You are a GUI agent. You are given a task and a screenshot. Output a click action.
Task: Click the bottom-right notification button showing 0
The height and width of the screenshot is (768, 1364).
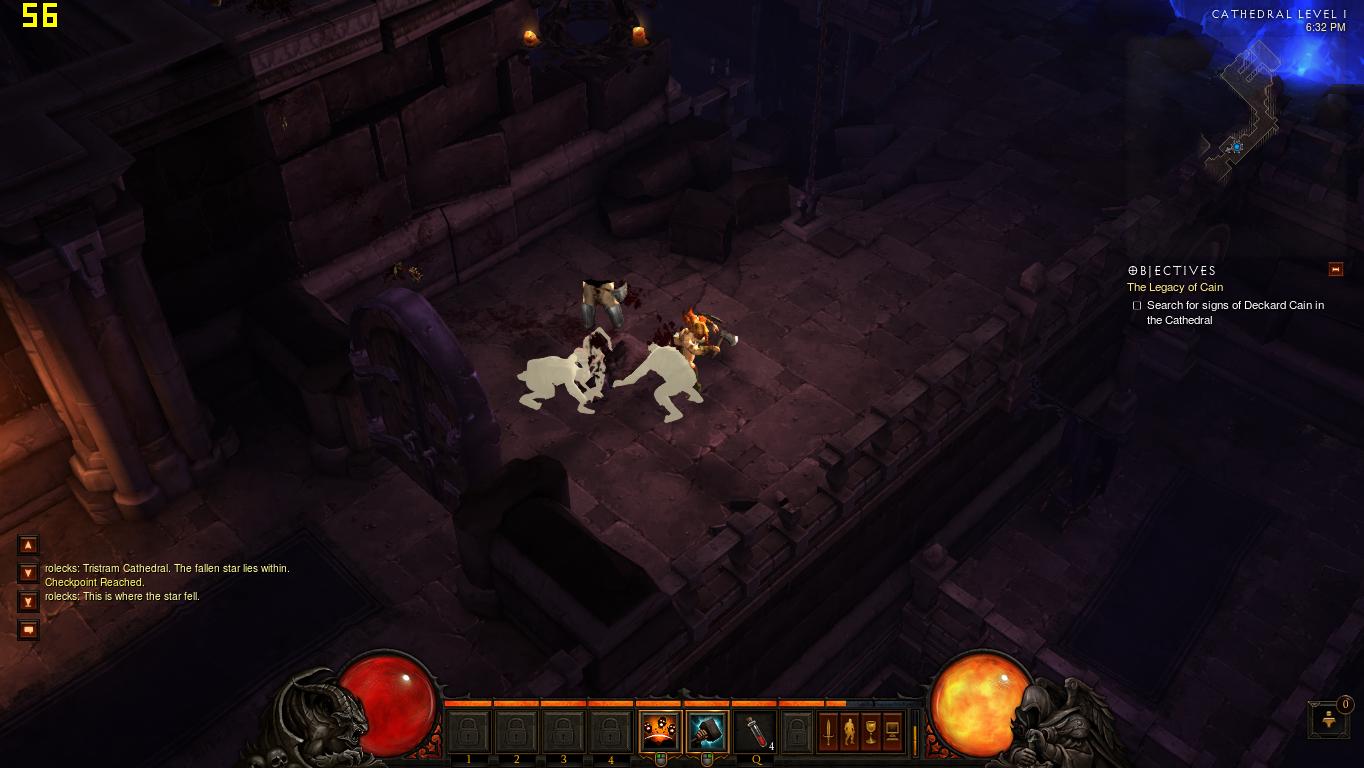(1329, 719)
